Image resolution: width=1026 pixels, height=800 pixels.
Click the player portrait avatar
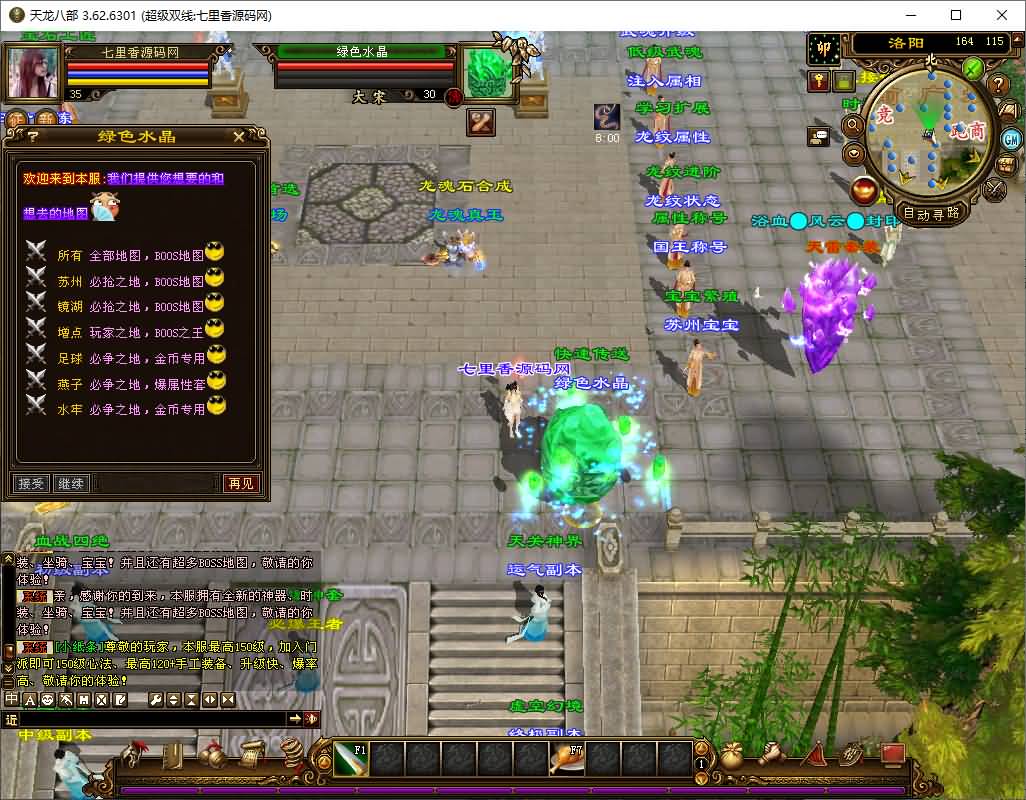tap(33, 73)
